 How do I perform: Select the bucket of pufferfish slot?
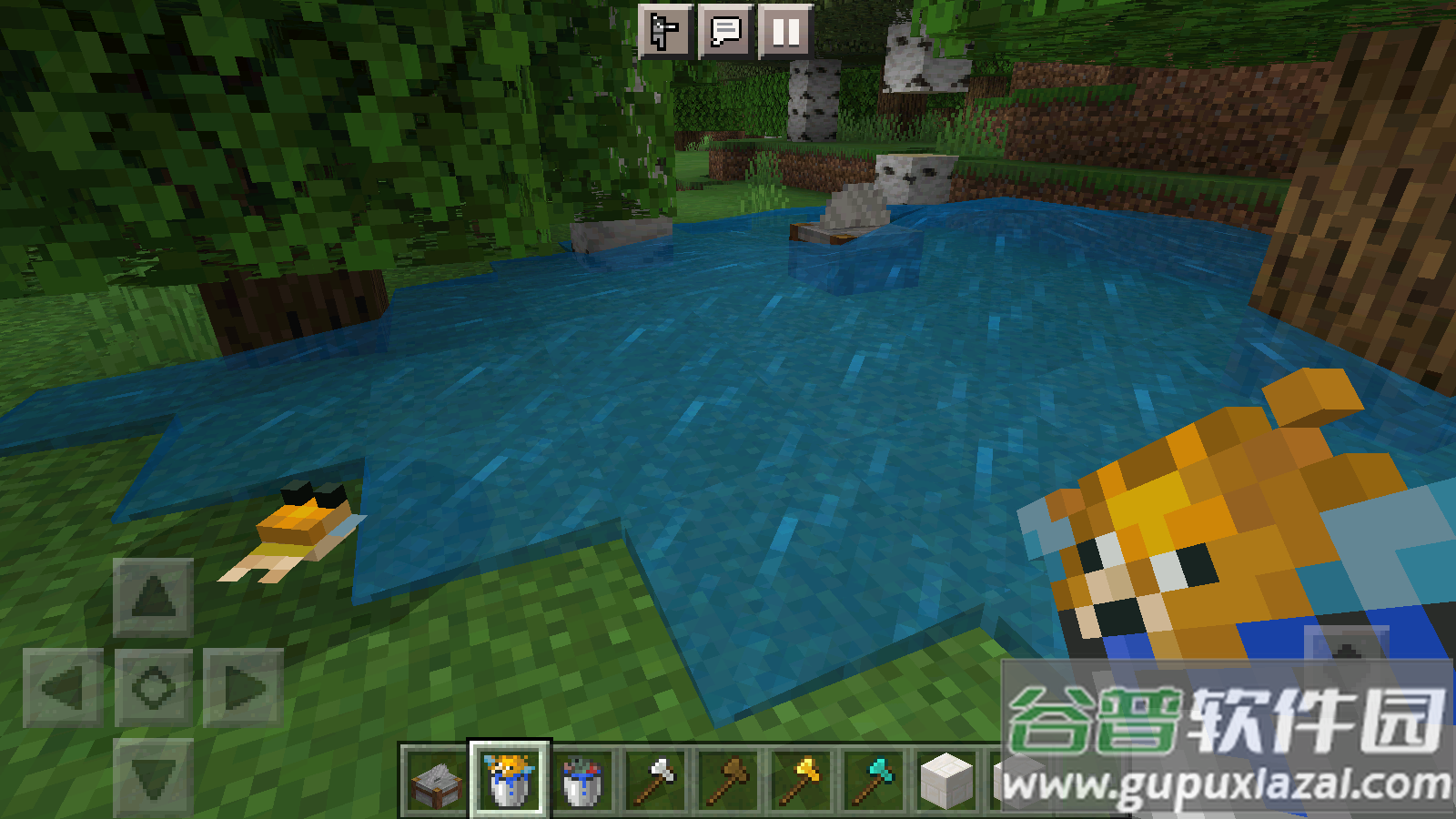(509, 781)
